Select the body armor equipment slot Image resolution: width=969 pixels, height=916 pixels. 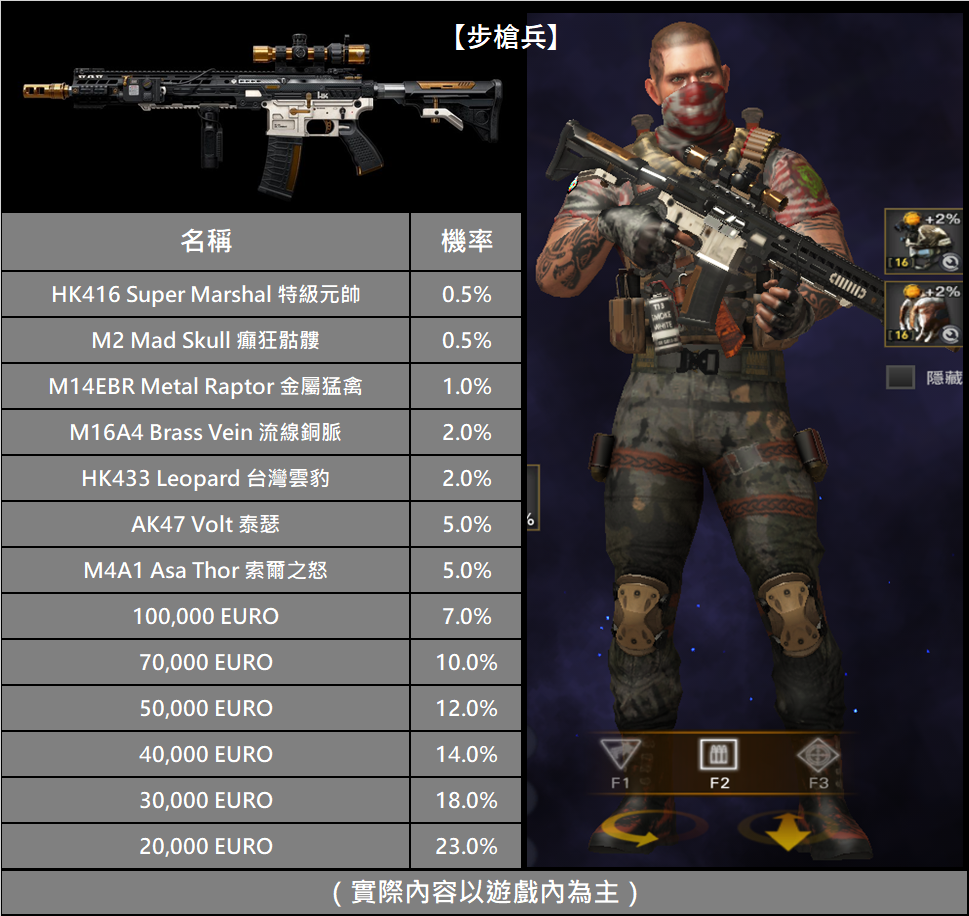click(924, 314)
